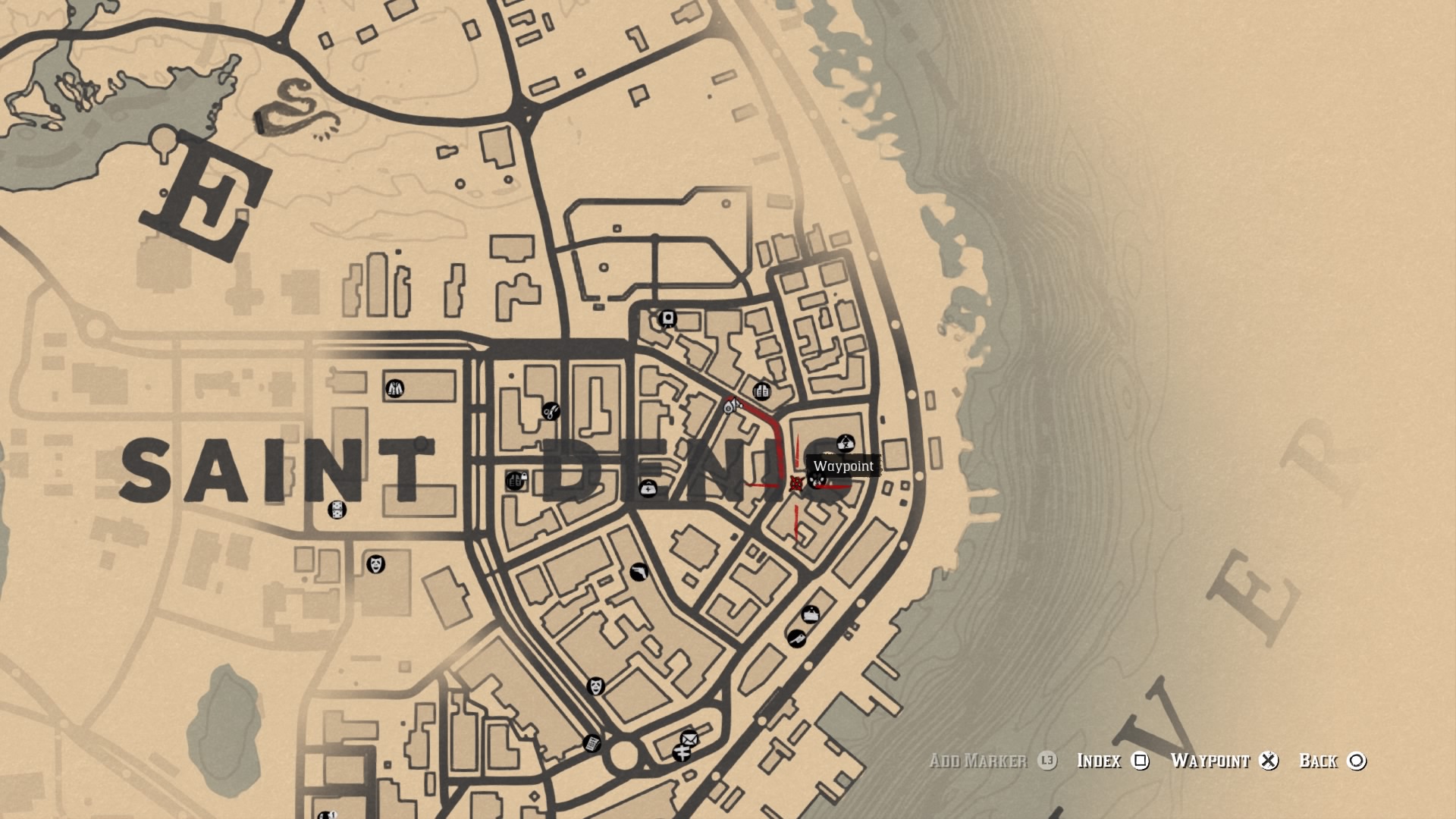Select the locked shop icon with padlock

tap(516, 481)
